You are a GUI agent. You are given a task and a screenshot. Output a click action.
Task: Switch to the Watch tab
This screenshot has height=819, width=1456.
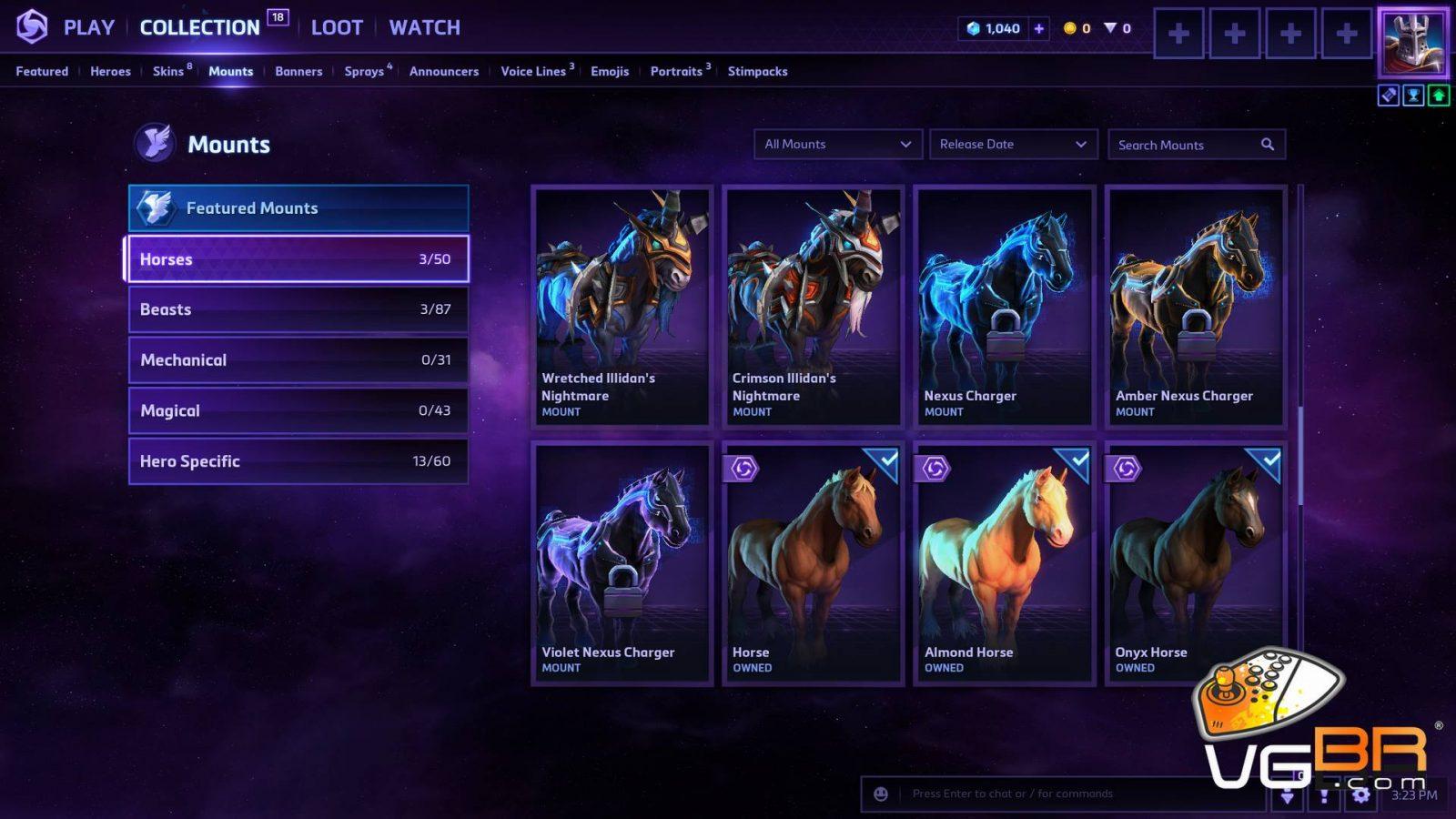424,27
